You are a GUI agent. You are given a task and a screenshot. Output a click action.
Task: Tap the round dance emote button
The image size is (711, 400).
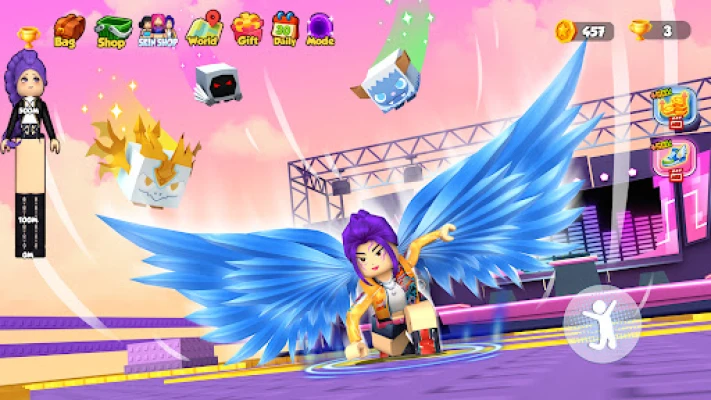(602, 323)
